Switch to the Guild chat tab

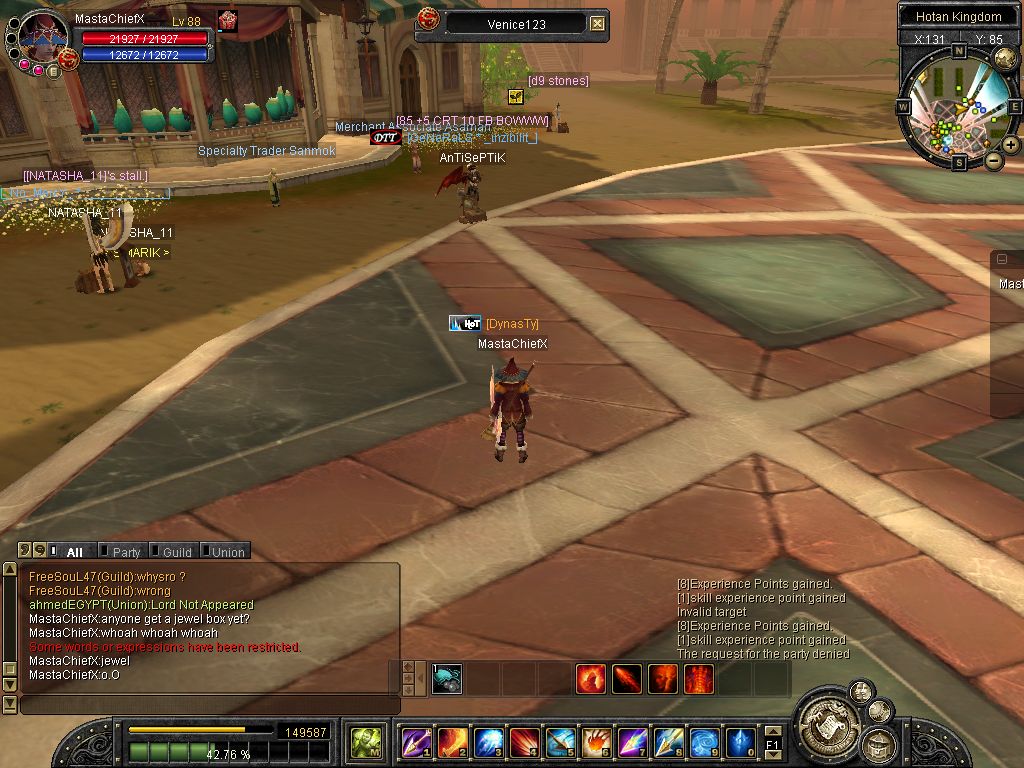176,552
